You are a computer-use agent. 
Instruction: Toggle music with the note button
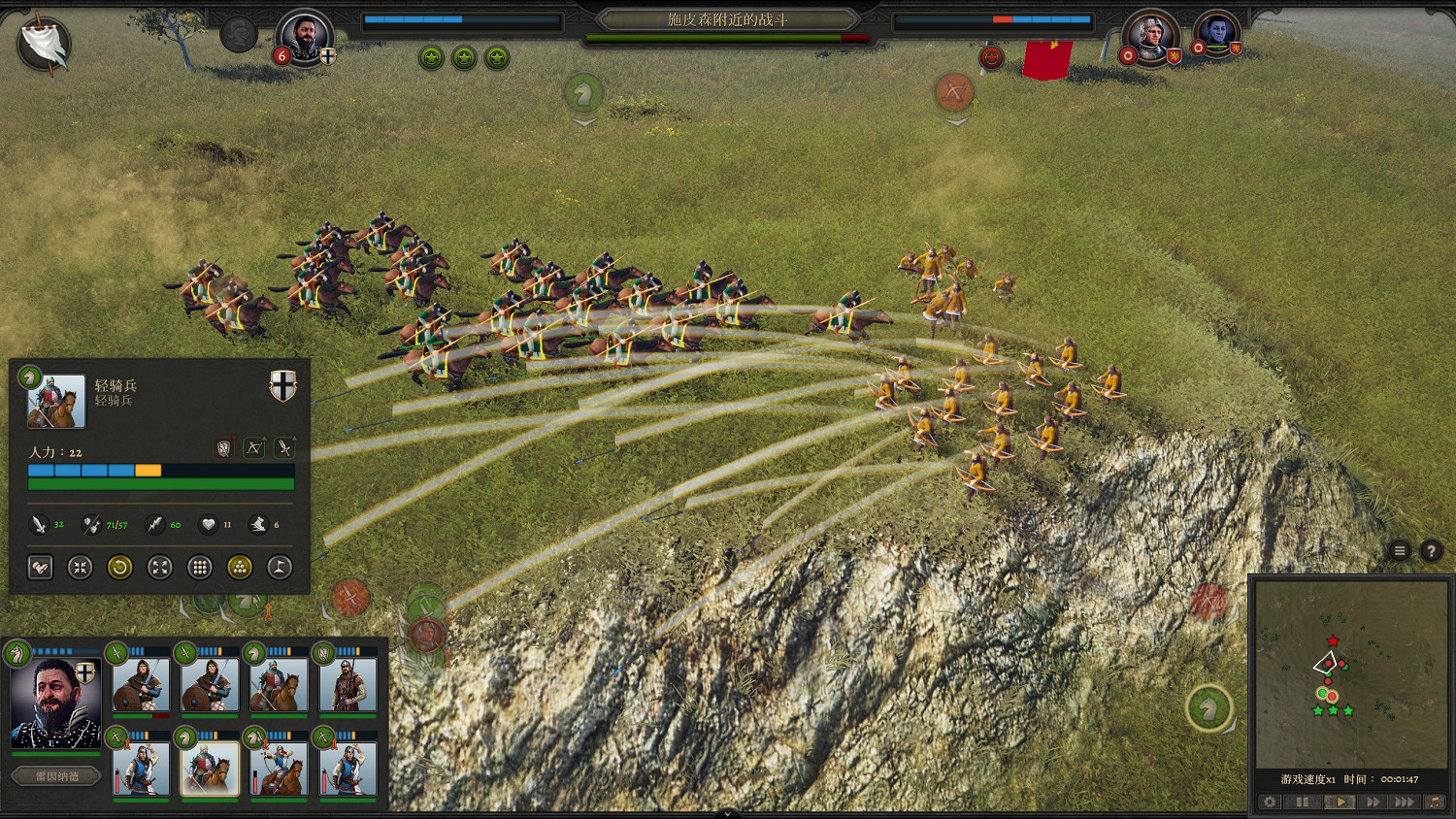coord(1434,803)
